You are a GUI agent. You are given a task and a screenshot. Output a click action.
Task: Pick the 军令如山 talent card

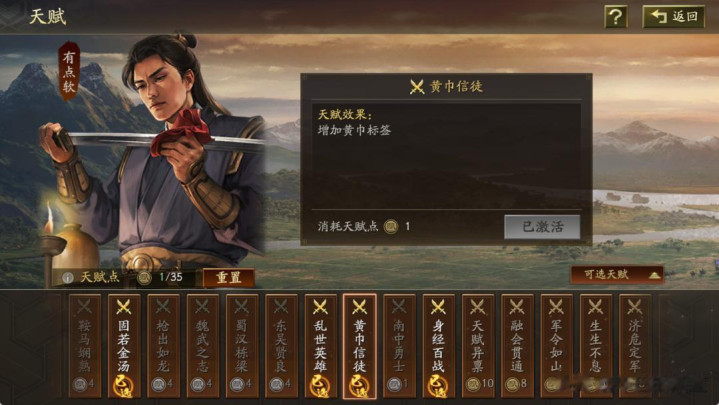[556, 345]
